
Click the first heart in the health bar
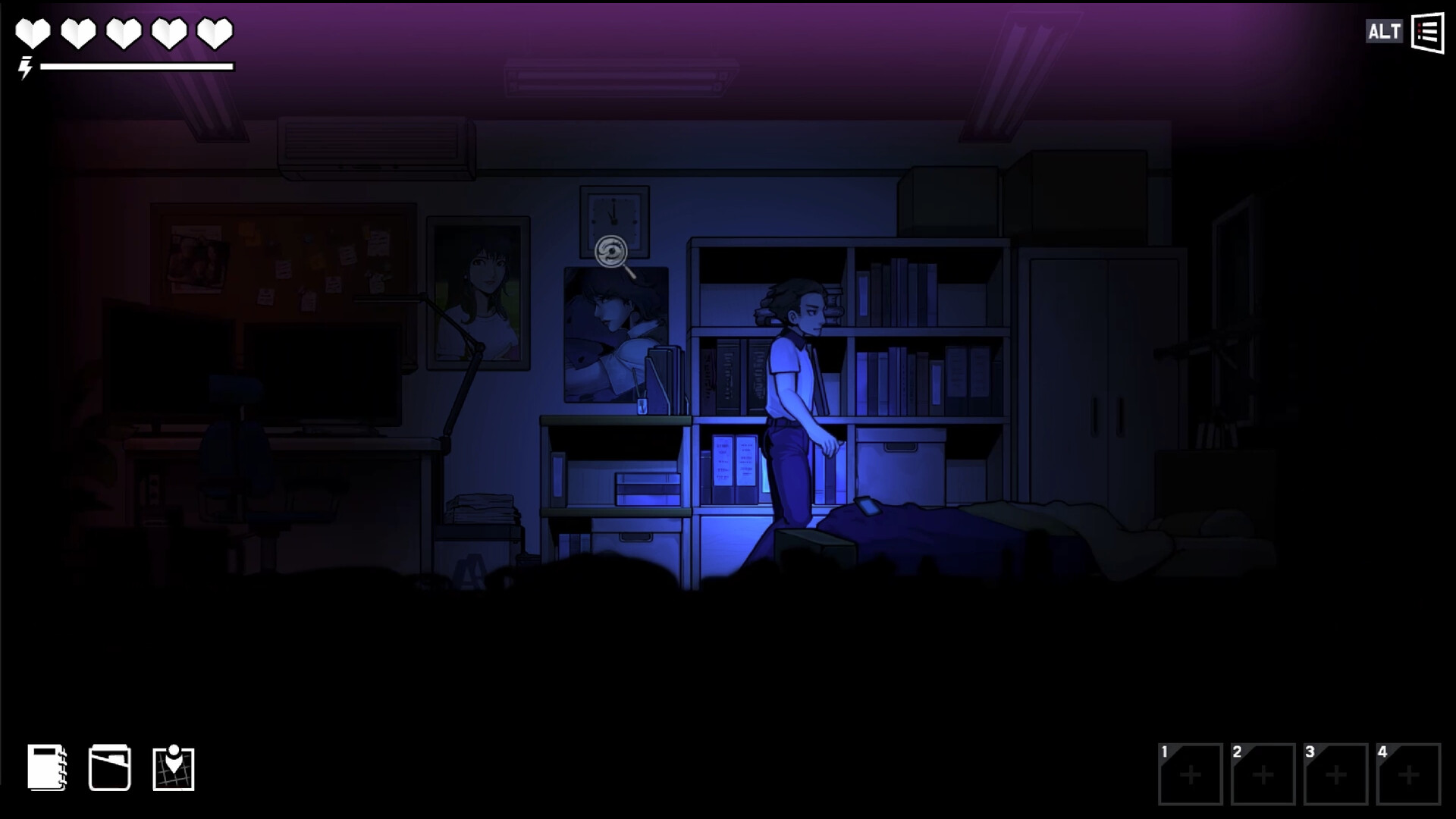coord(32,33)
